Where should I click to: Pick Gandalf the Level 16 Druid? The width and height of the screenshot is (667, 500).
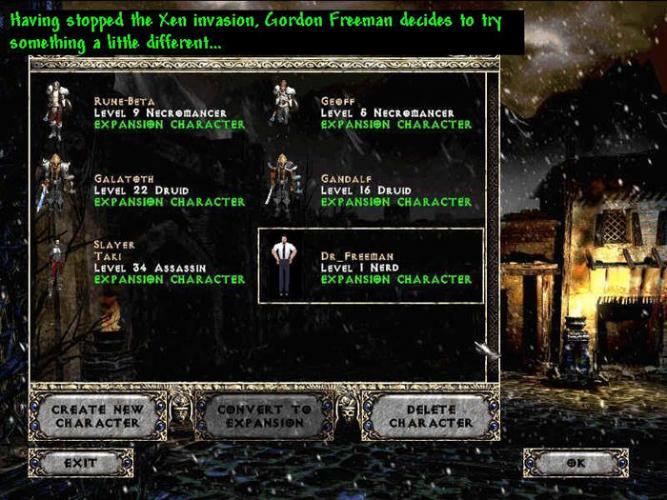(375, 190)
